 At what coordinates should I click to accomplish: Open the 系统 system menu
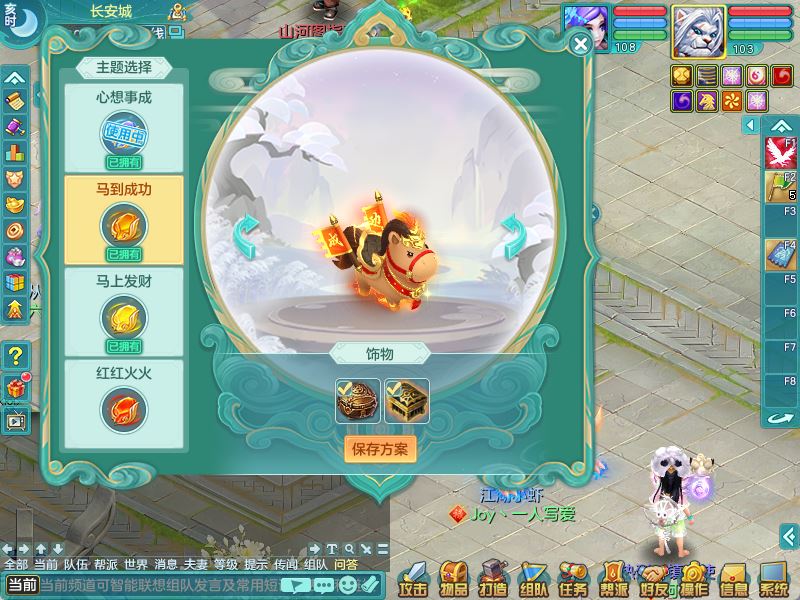[773, 578]
